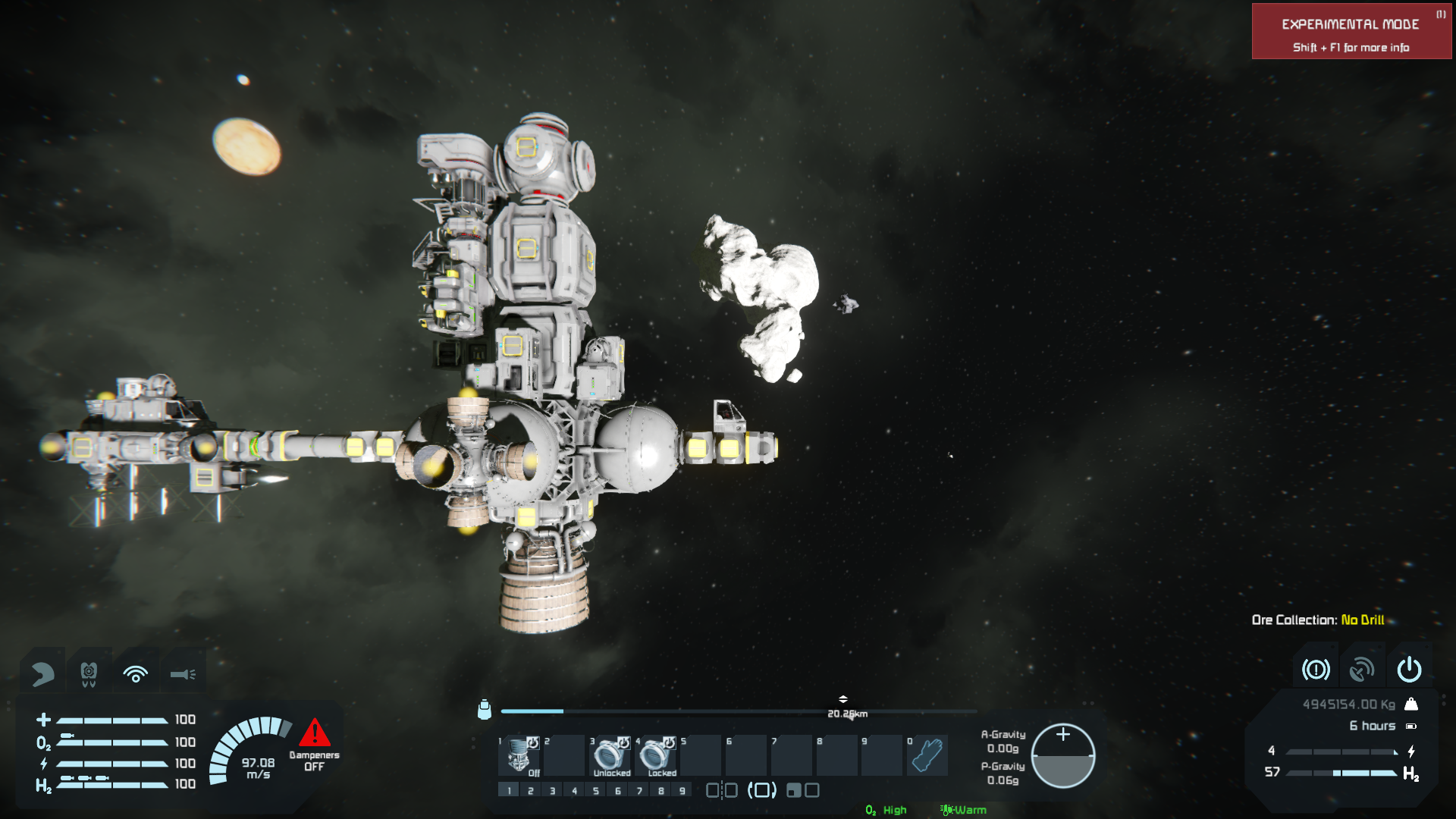Viewport: 1456px width, 819px height.
Task: Click the red dampeners warning triangle
Action: pos(314,733)
